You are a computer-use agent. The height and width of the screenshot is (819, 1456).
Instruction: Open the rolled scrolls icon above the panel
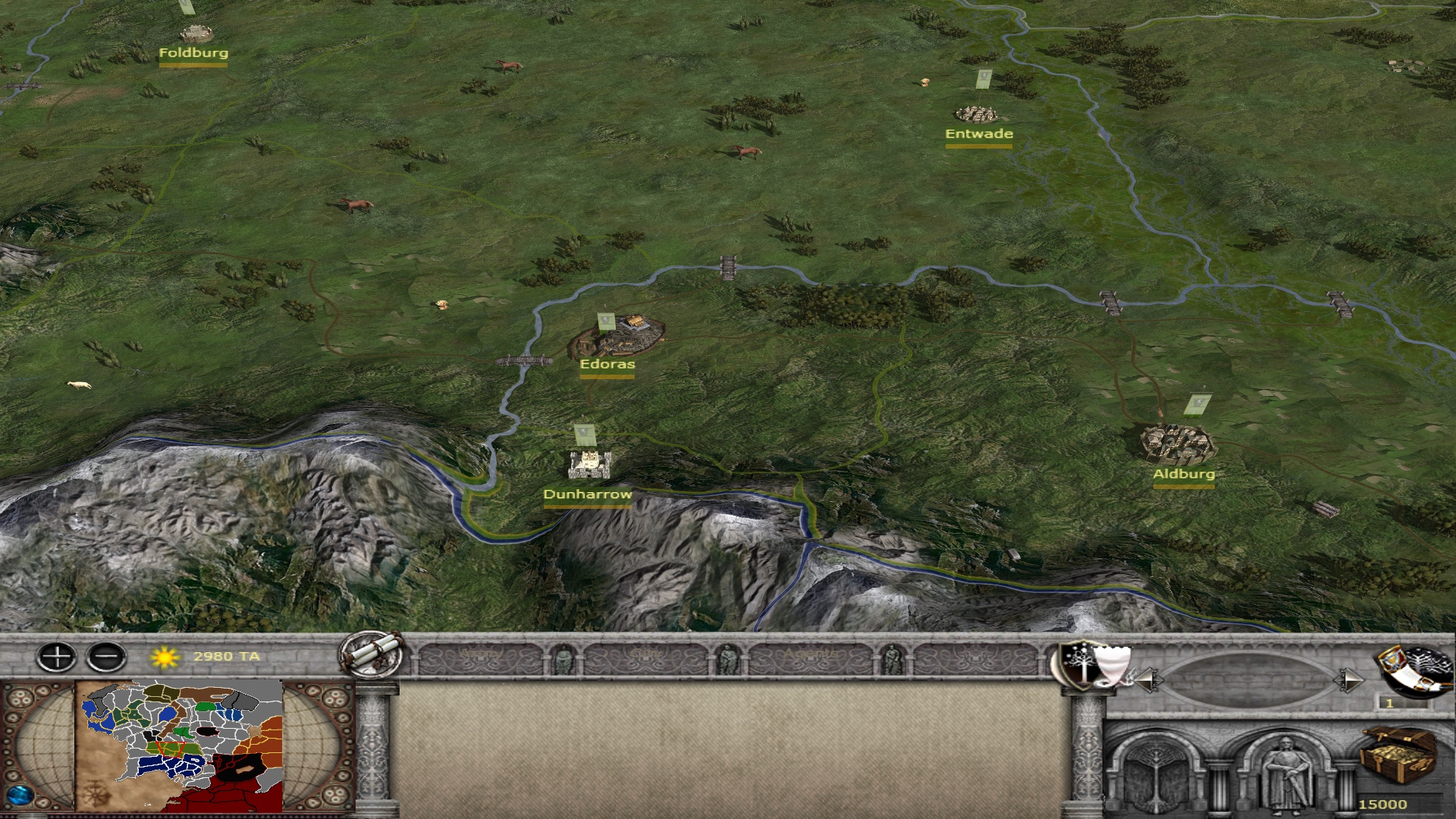click(372, 654)
